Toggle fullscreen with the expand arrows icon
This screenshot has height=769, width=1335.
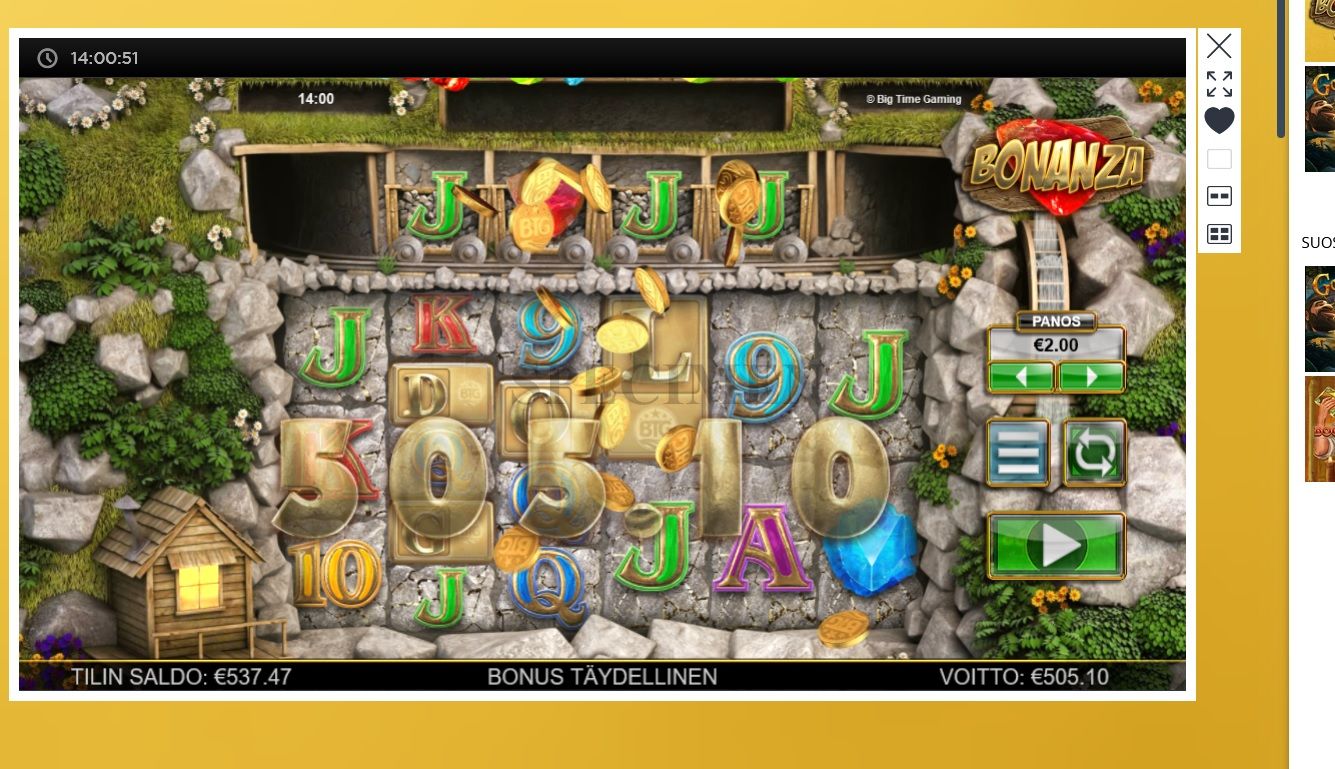1218,83
